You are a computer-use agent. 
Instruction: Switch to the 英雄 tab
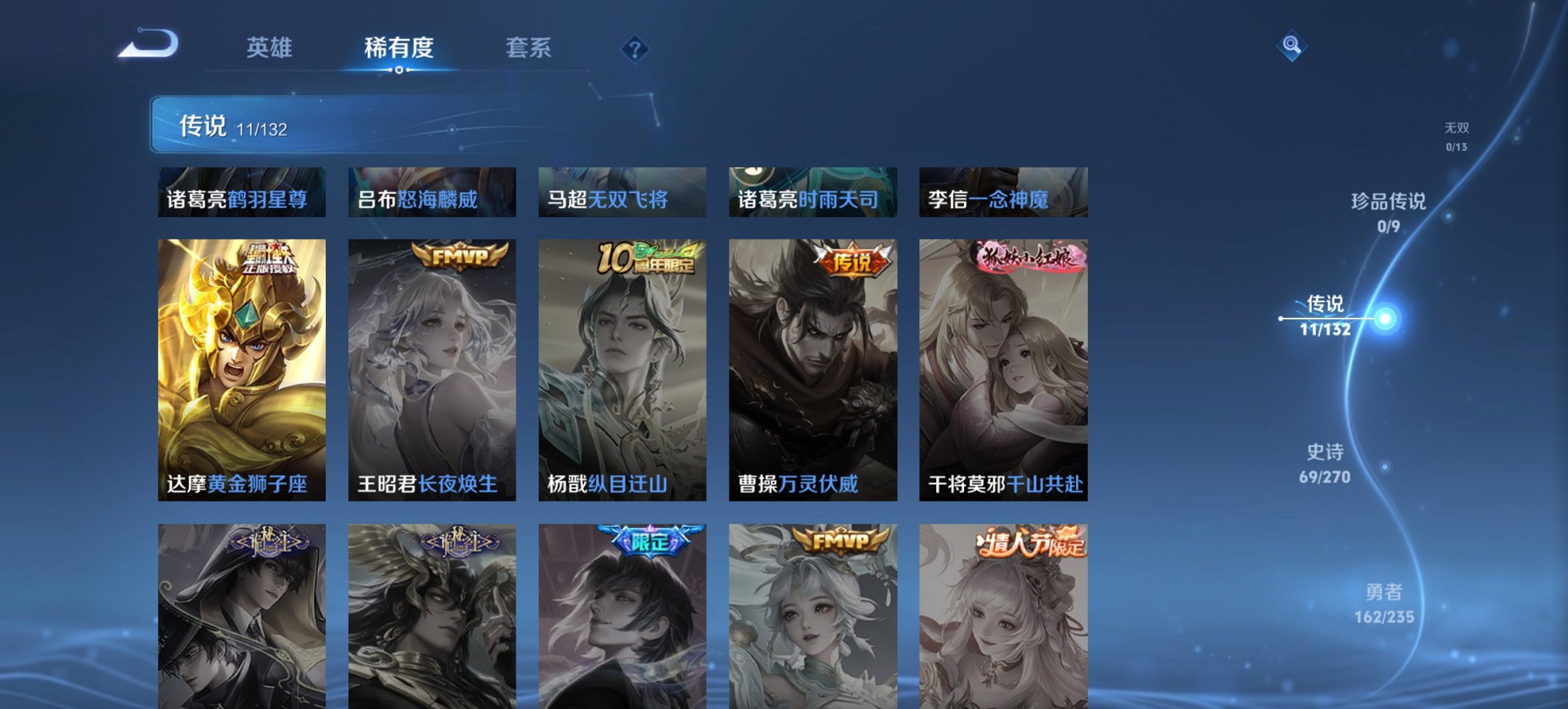[272, 48]
